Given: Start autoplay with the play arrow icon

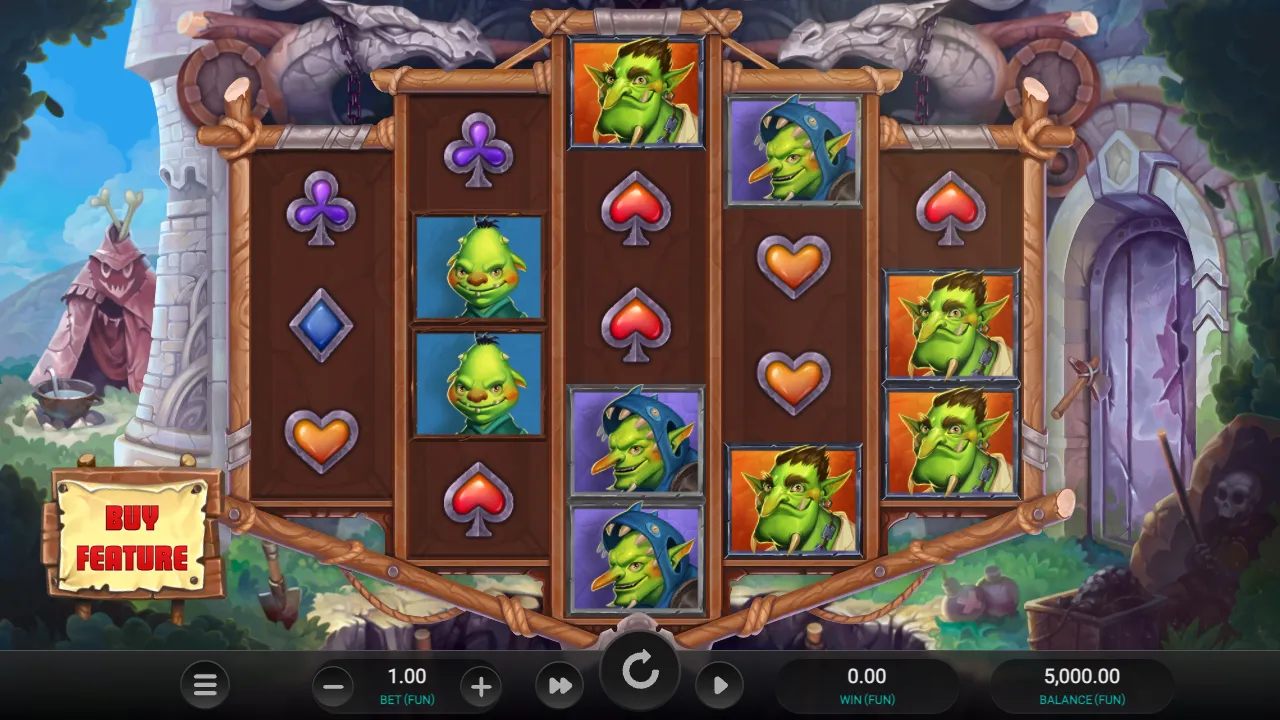Looking at the screenshot, I should [719, 685].
